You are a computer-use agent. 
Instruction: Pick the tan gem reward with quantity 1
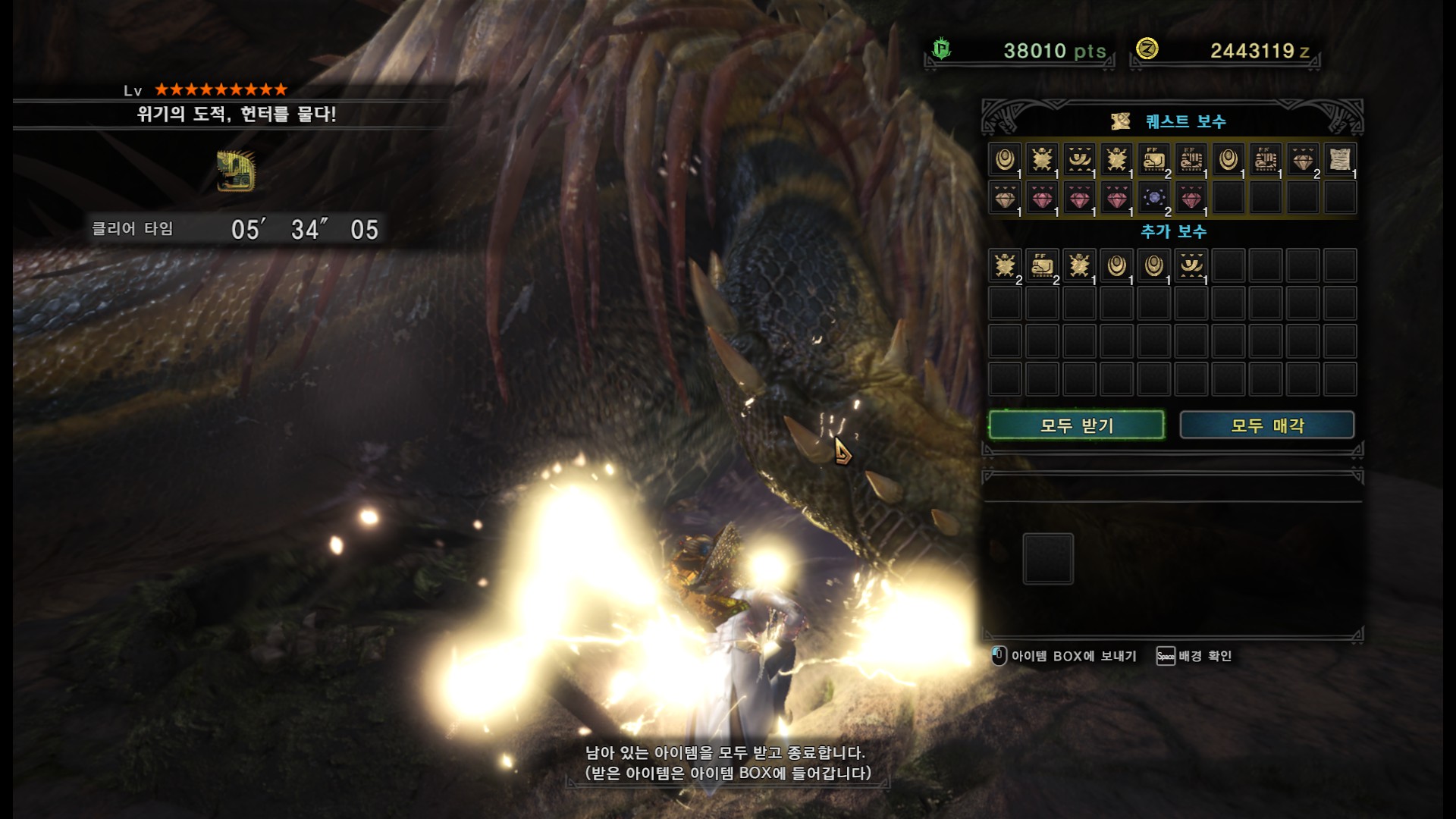tap(1006, 198)
